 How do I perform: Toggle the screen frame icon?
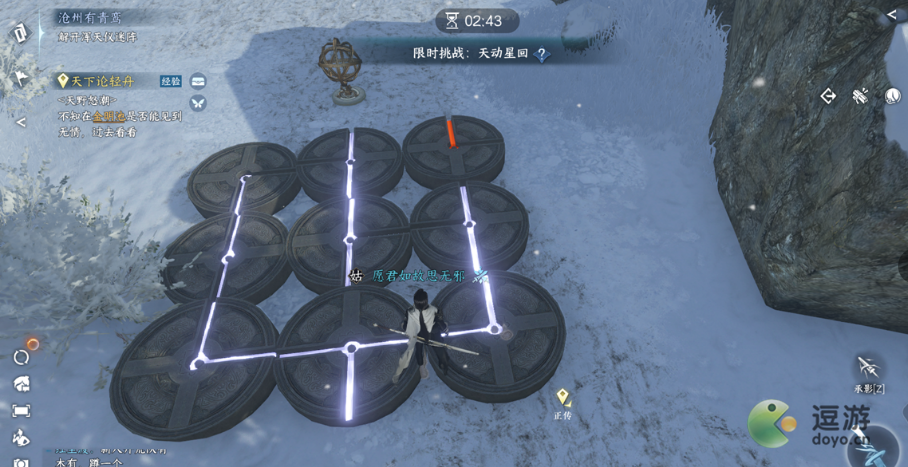[21, 411]
